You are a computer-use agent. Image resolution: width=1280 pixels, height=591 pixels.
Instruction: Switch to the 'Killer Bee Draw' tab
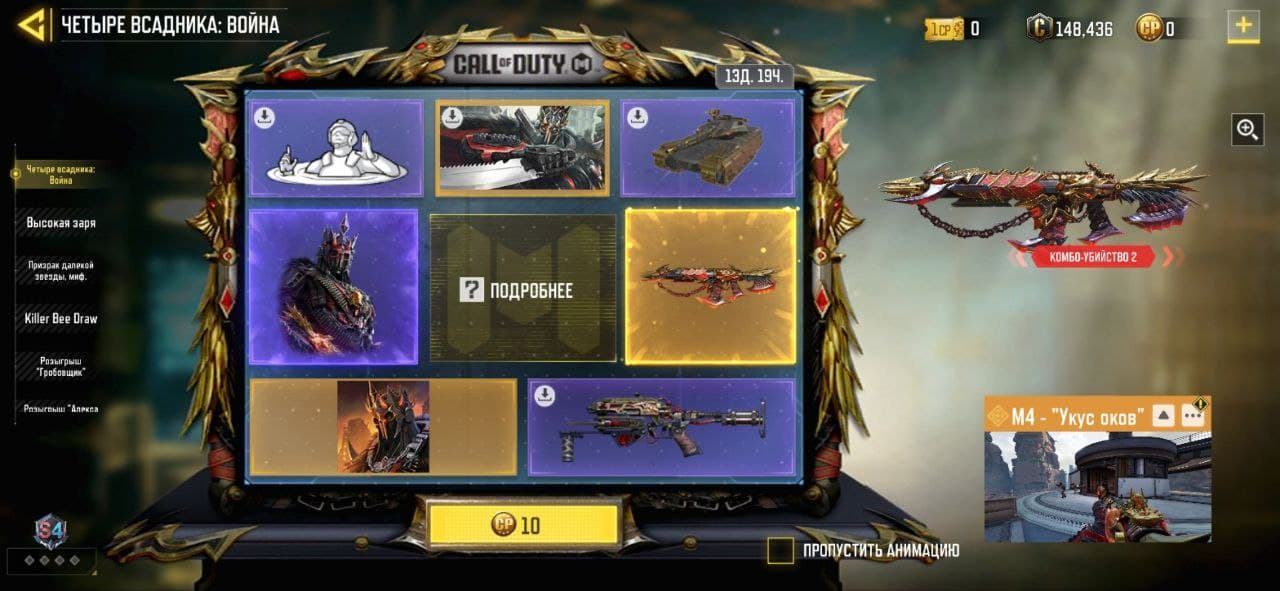coord(61,319)
